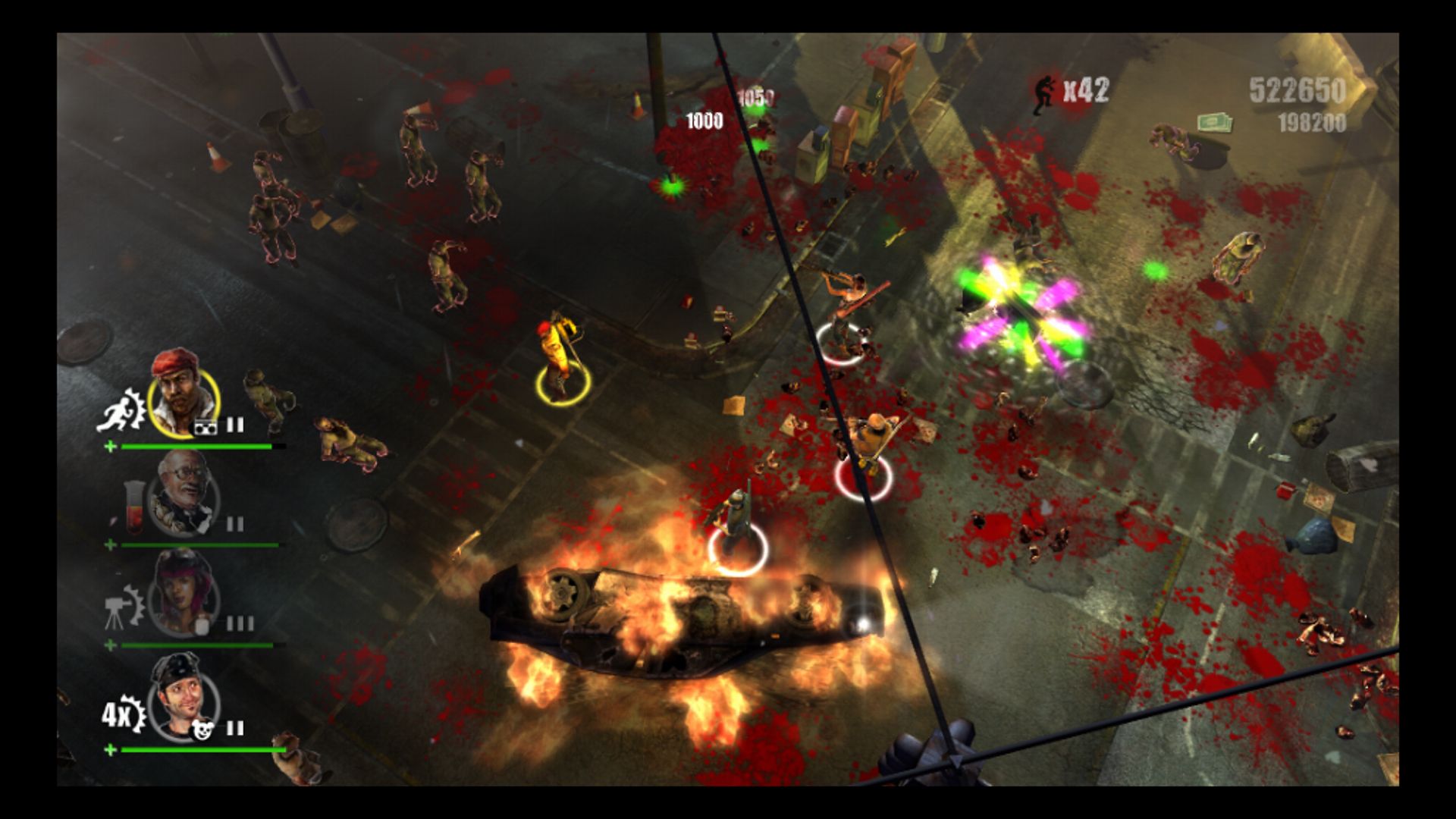This screenshot has width=1456, height=819.
Task: Click the dollar bill pickup near the top right
Action: coord(1215,123)
